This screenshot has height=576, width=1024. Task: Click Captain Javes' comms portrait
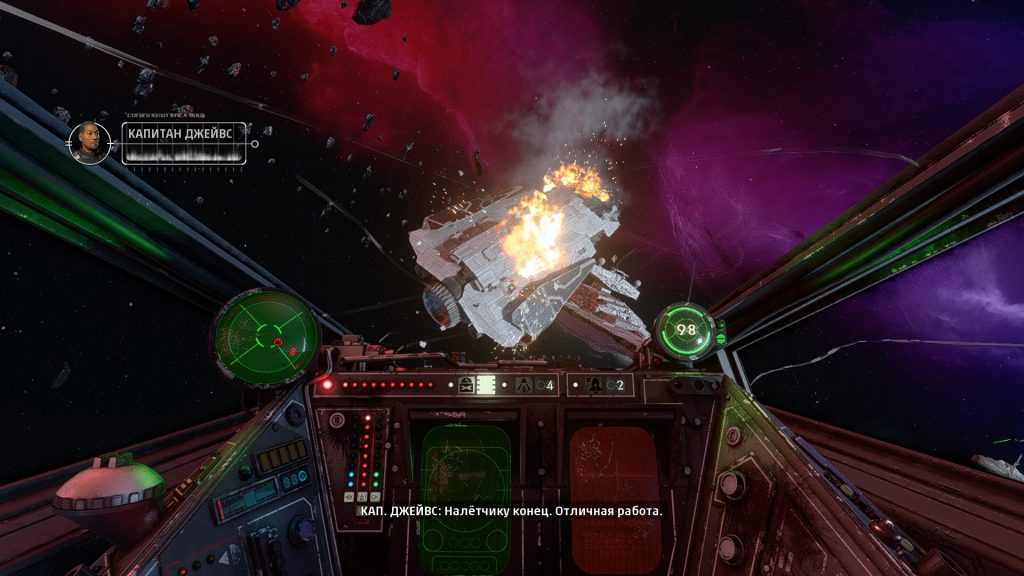coord(90,142)
